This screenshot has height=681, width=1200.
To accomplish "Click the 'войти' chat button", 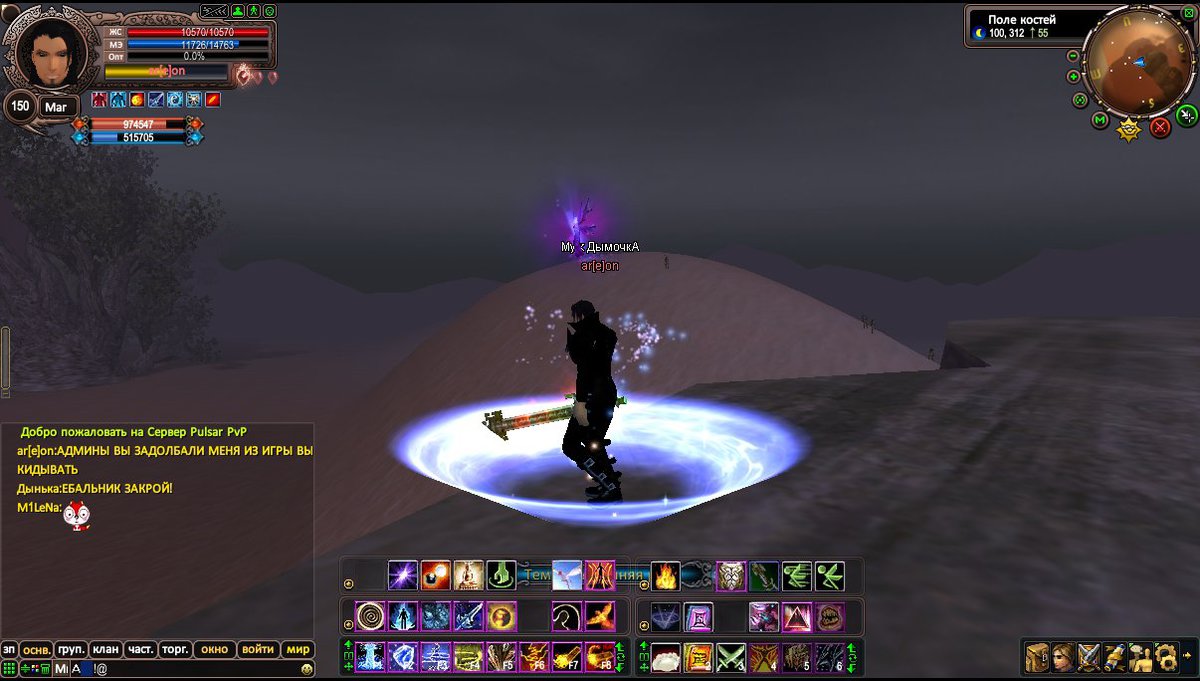I will [x=258, y=649].
